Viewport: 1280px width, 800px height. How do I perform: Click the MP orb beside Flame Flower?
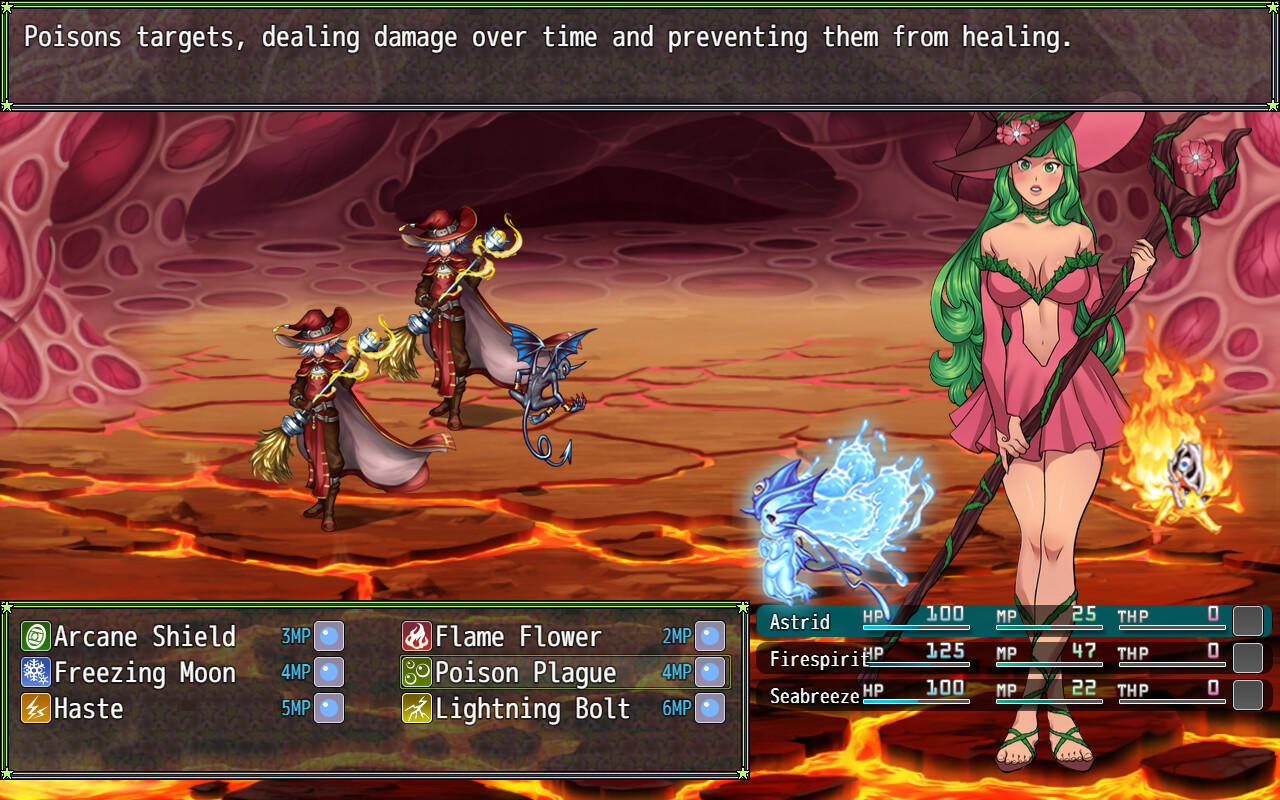(708, 636)
